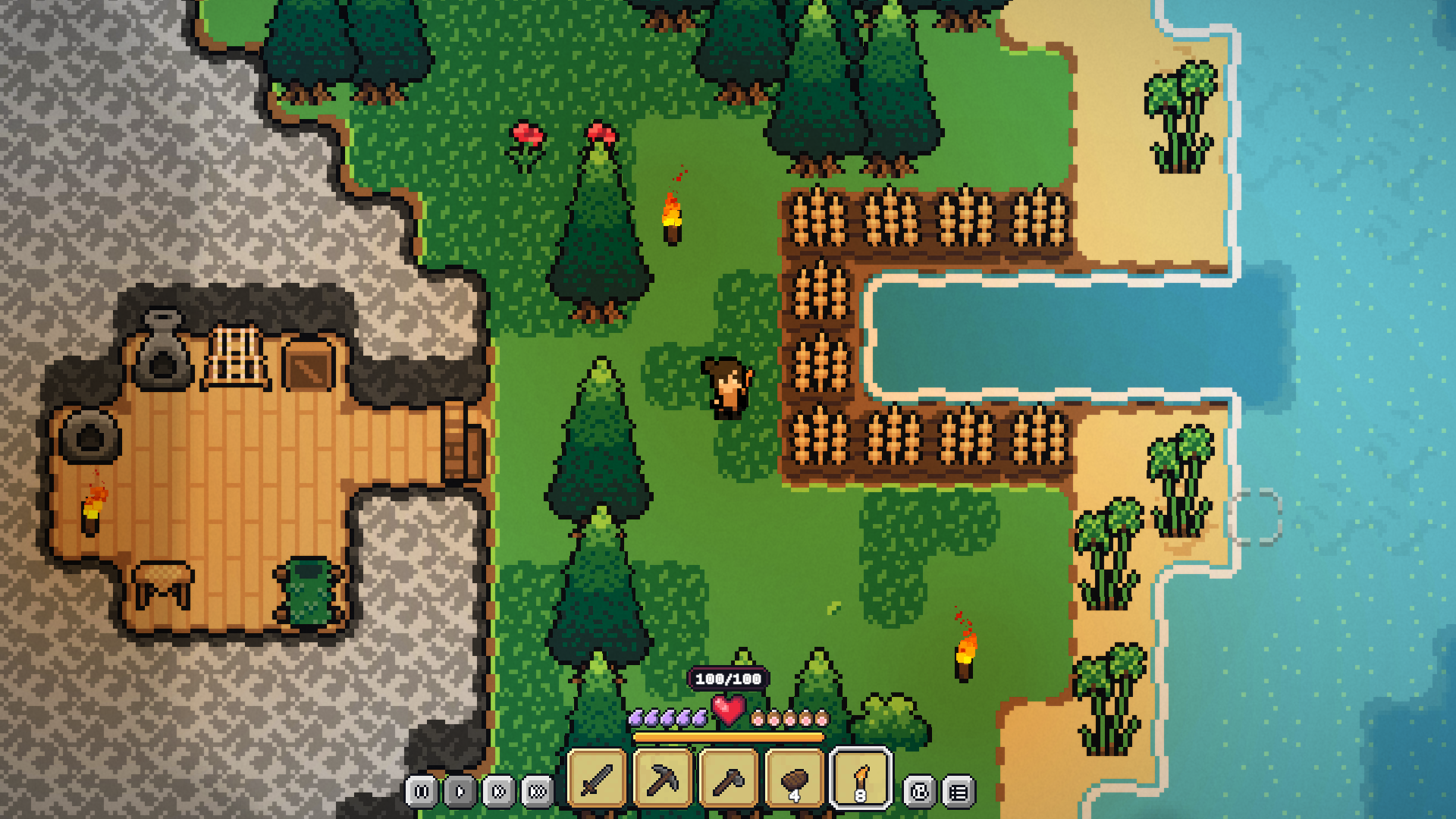The width and height of the screenshot is (1456, 819).
Task: Open the list menu button
Action: pyautogui.click(x=959, y=792)
